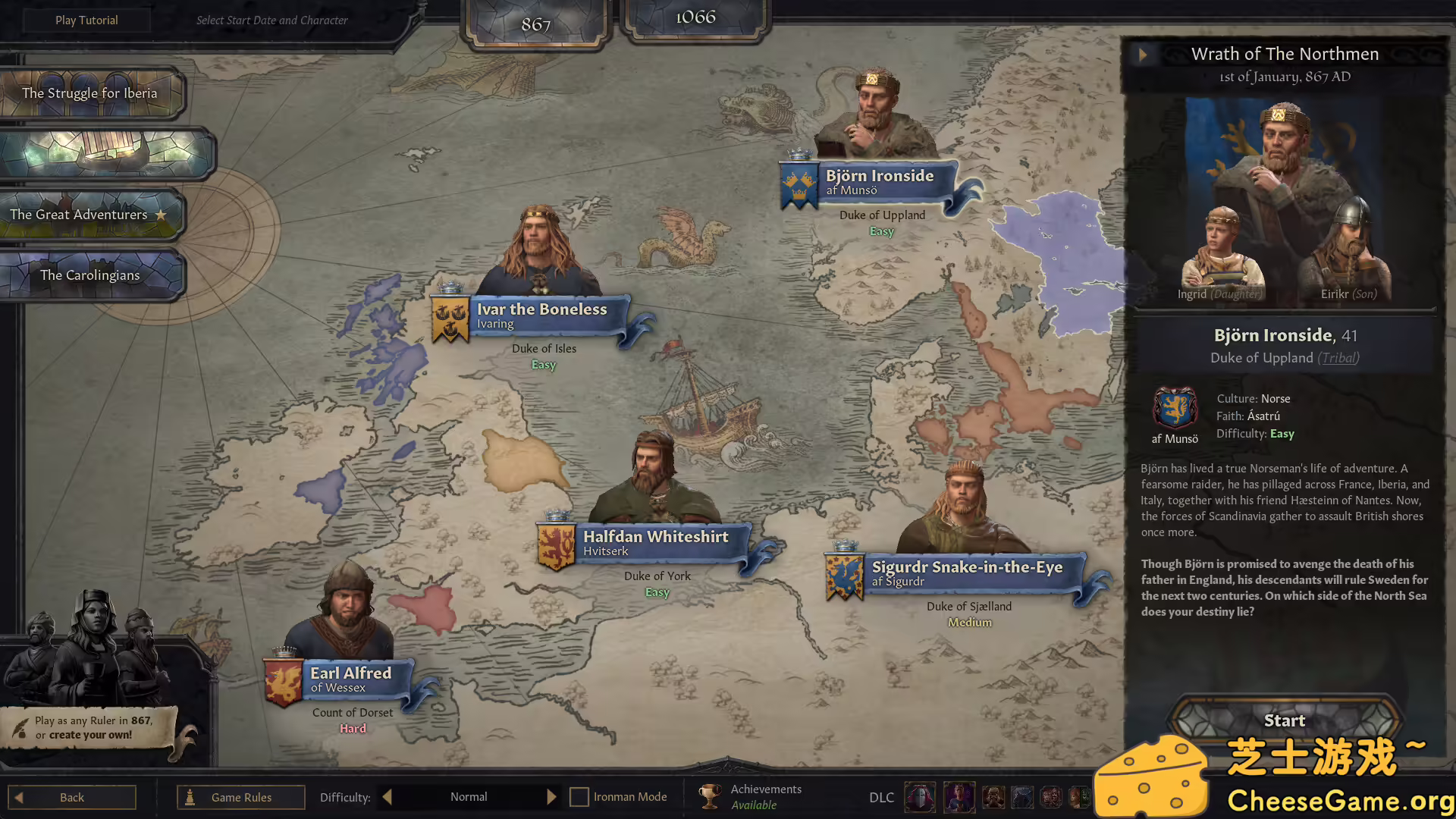Select The Carolingians bookmark
Viewport: 1456px width, 819px height.
[x=89, y=275]
